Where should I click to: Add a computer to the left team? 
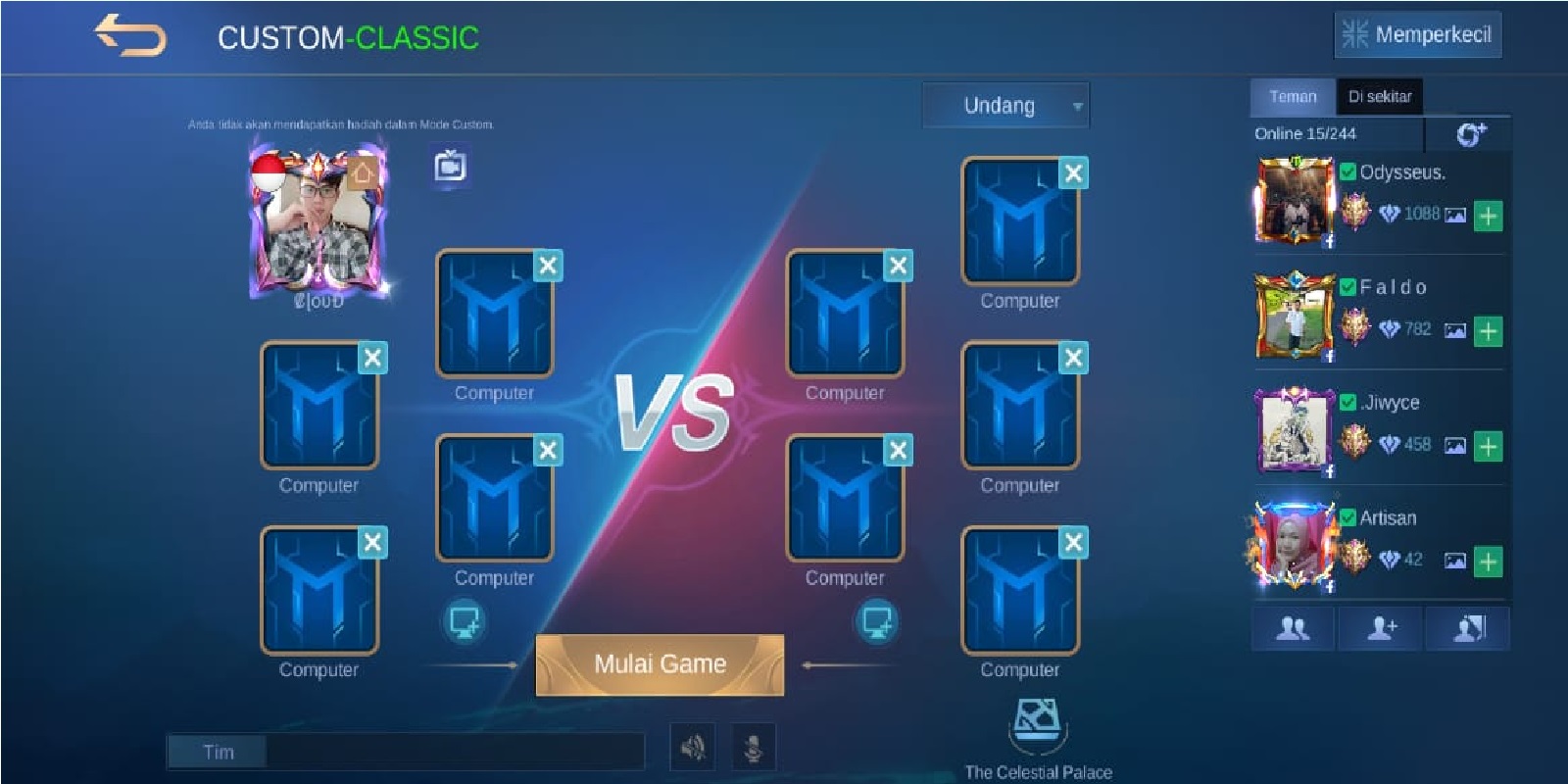(x=466, y=622)
